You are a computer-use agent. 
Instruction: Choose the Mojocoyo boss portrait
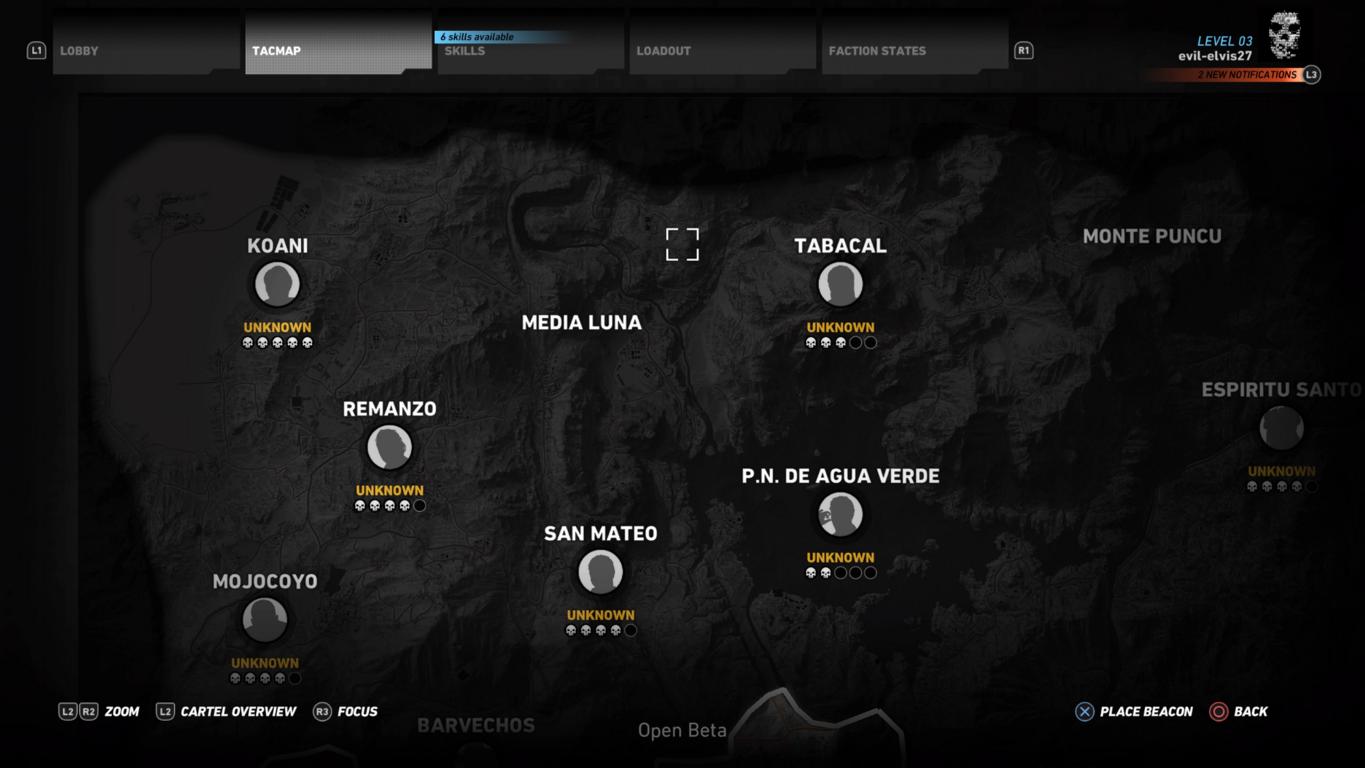pos(264,620)
